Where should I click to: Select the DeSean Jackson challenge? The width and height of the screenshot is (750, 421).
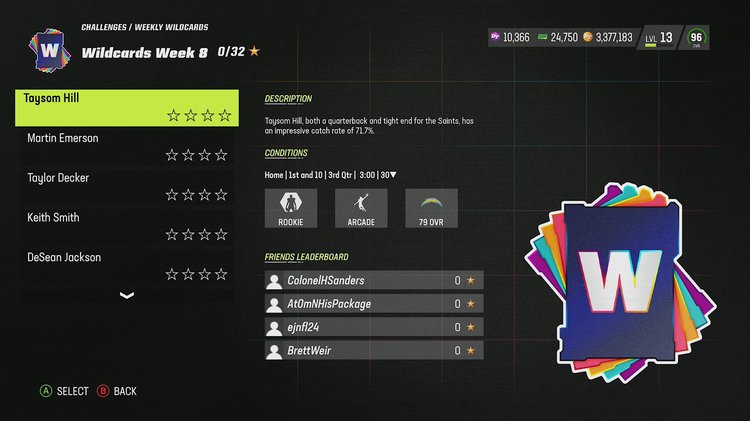(x=127, y=266)
